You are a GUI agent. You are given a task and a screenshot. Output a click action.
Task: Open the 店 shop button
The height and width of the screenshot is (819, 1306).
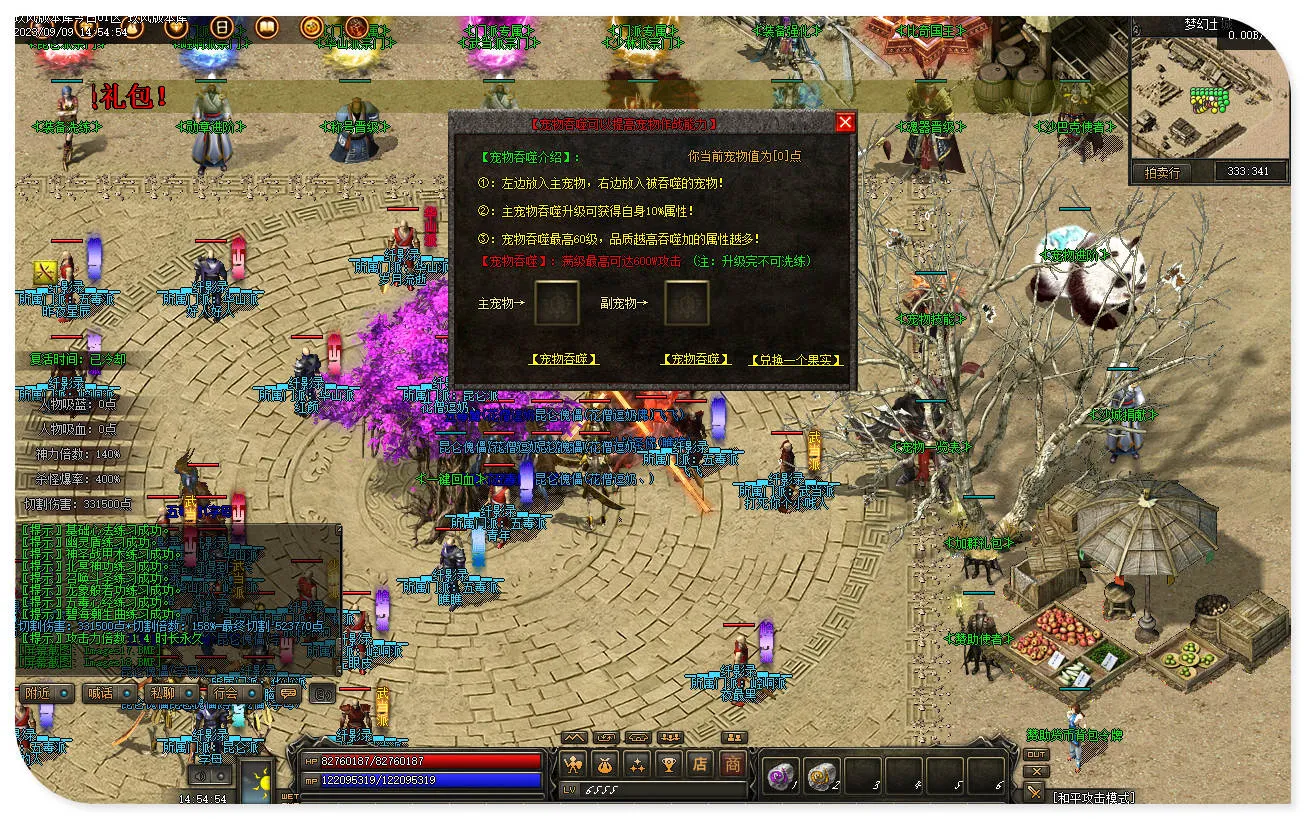pyautogui.click(x=700, y=765)
